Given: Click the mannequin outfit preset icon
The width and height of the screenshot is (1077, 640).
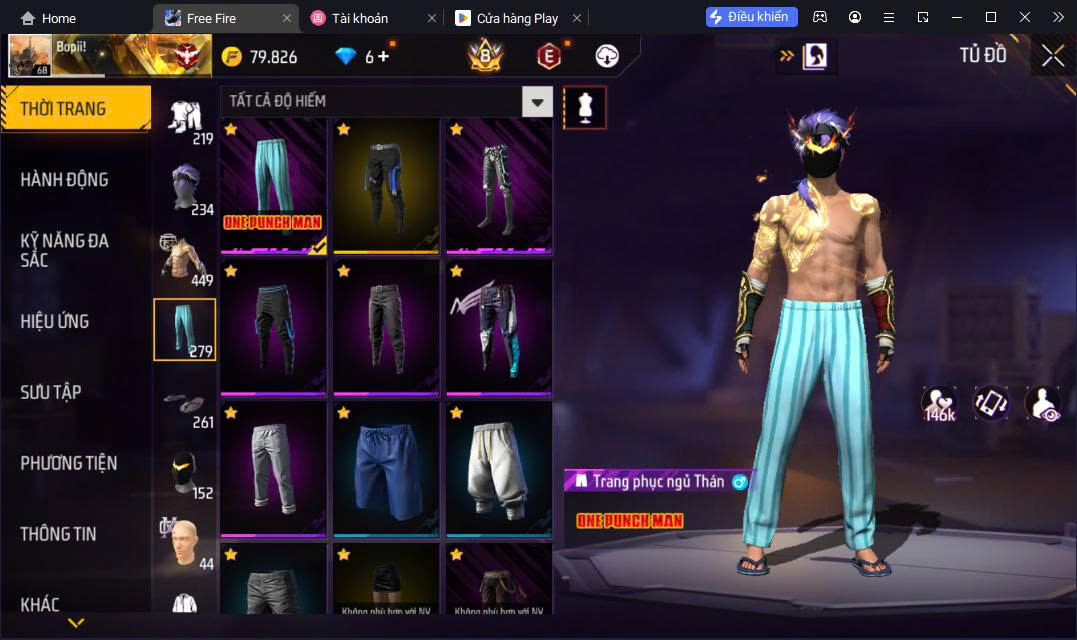Looking at the screenshot, I should point(585,108).
